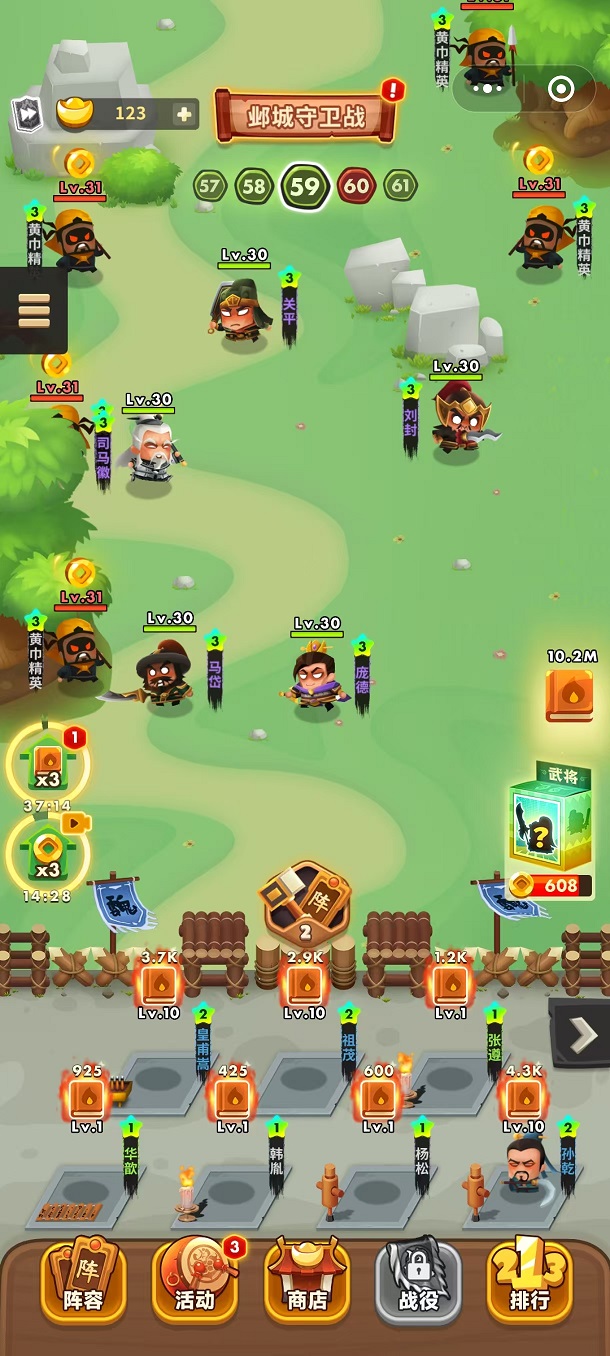This screenshot has width=610, height=1356.
Task: Open the hamburger side menu
Action: (x=33, y=310)
